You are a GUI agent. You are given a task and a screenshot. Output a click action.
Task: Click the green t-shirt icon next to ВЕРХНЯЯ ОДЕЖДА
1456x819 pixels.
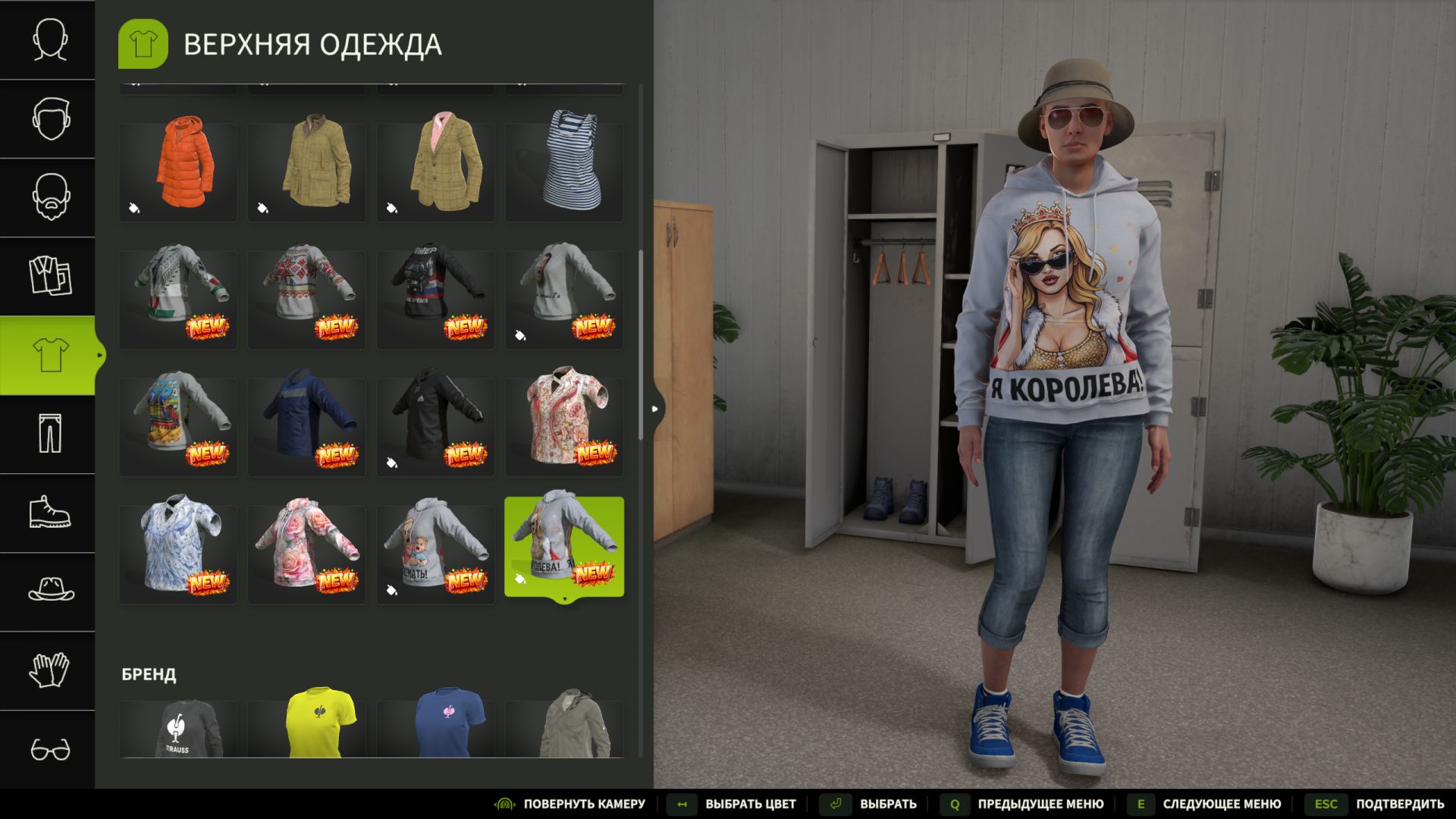pyautogui.click(x=143, y=43)
